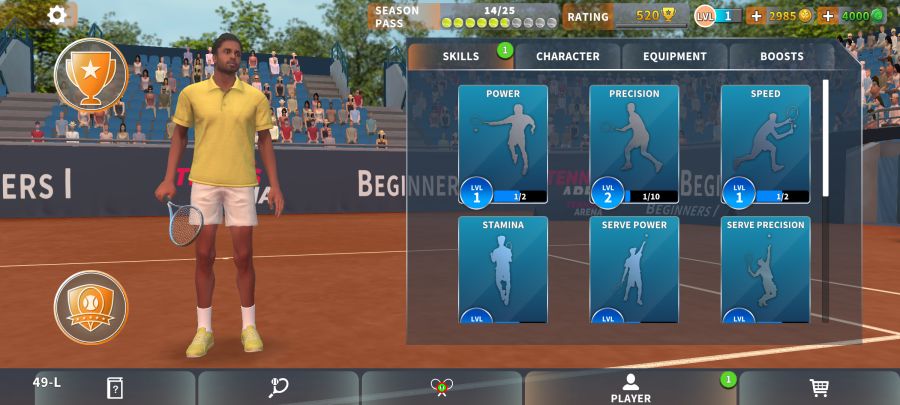Open the Player tab in bottom bar
This screenshot has width=900, height=405.
[x=631, y=388]
